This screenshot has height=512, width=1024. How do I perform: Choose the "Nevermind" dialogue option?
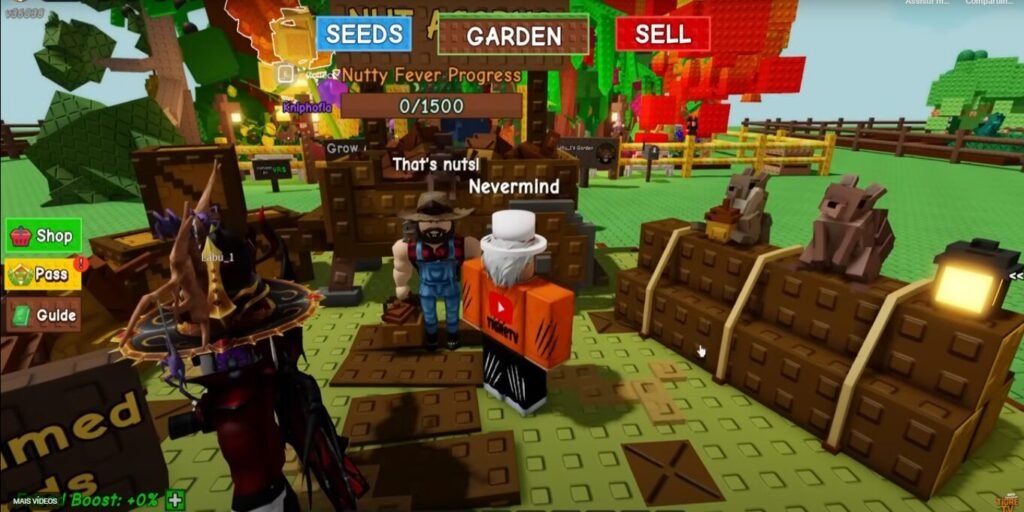tap(513, 187)
